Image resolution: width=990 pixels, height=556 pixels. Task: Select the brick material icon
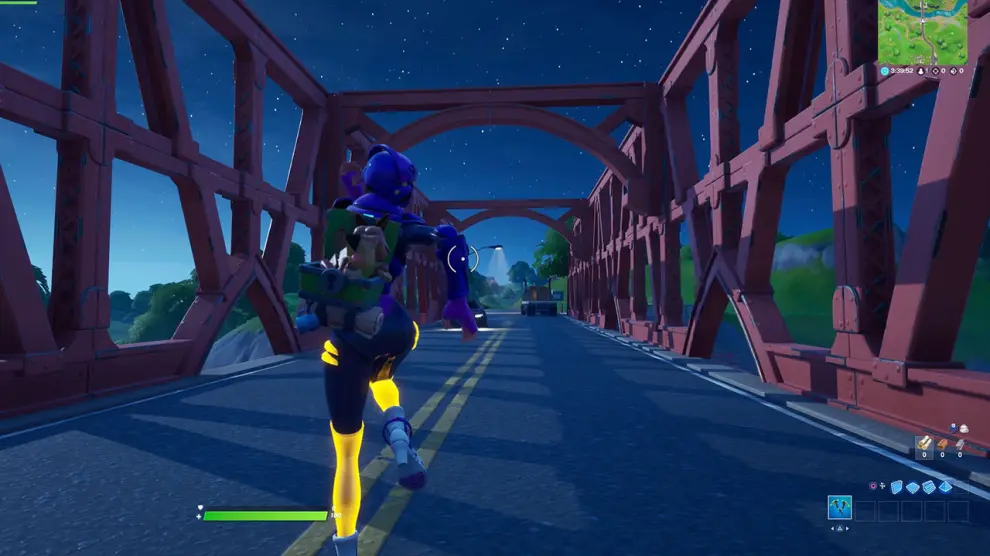click(942, 443)
